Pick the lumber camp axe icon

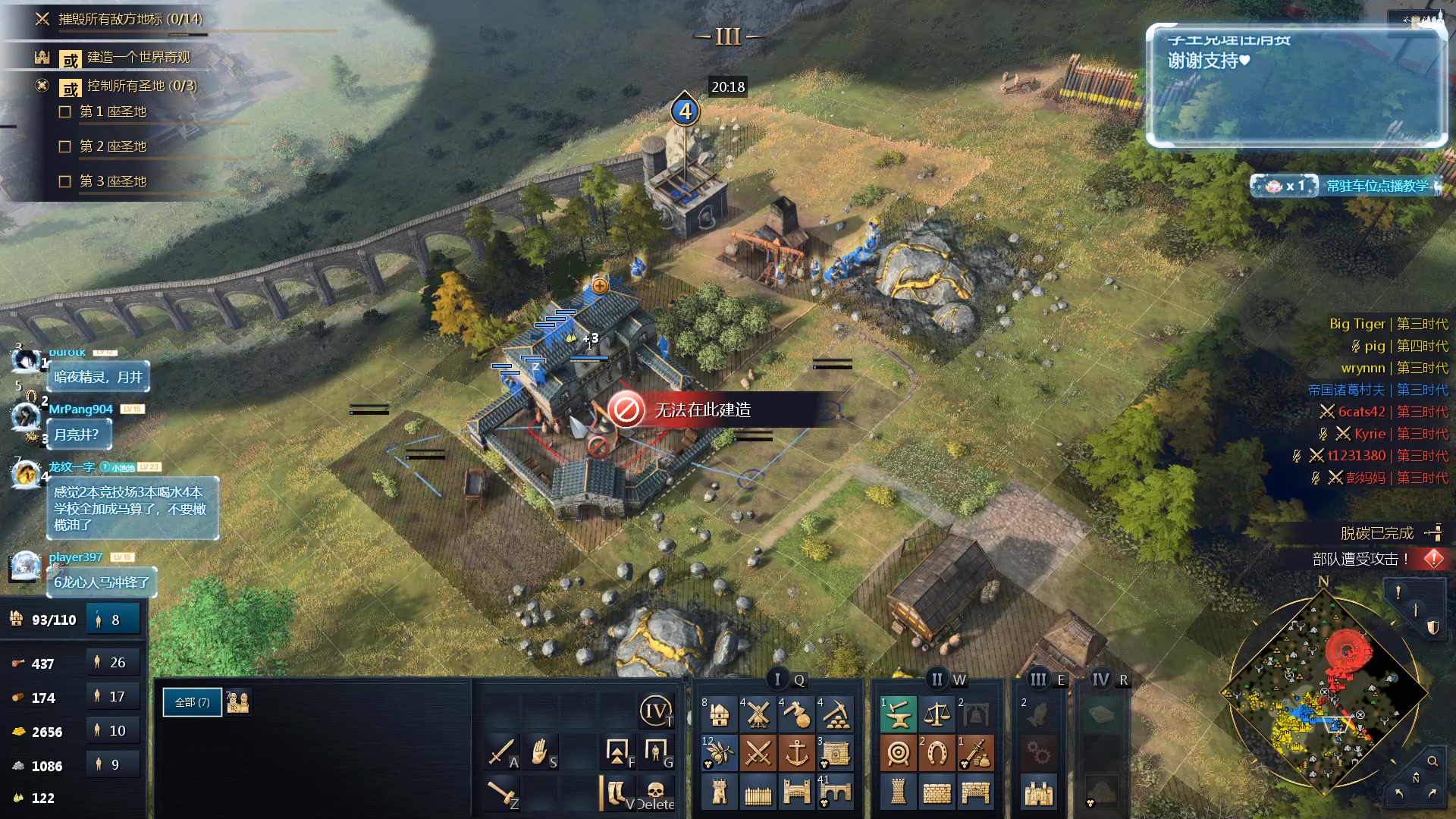(x=796, y=714)
